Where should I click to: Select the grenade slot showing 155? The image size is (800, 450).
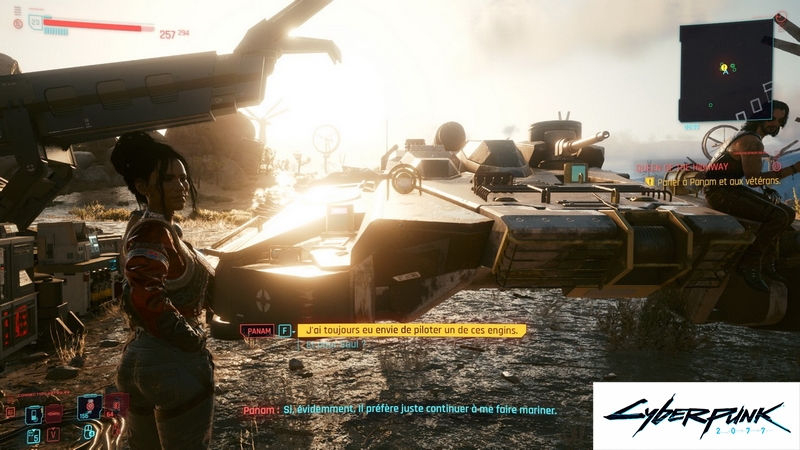(88, 407)
